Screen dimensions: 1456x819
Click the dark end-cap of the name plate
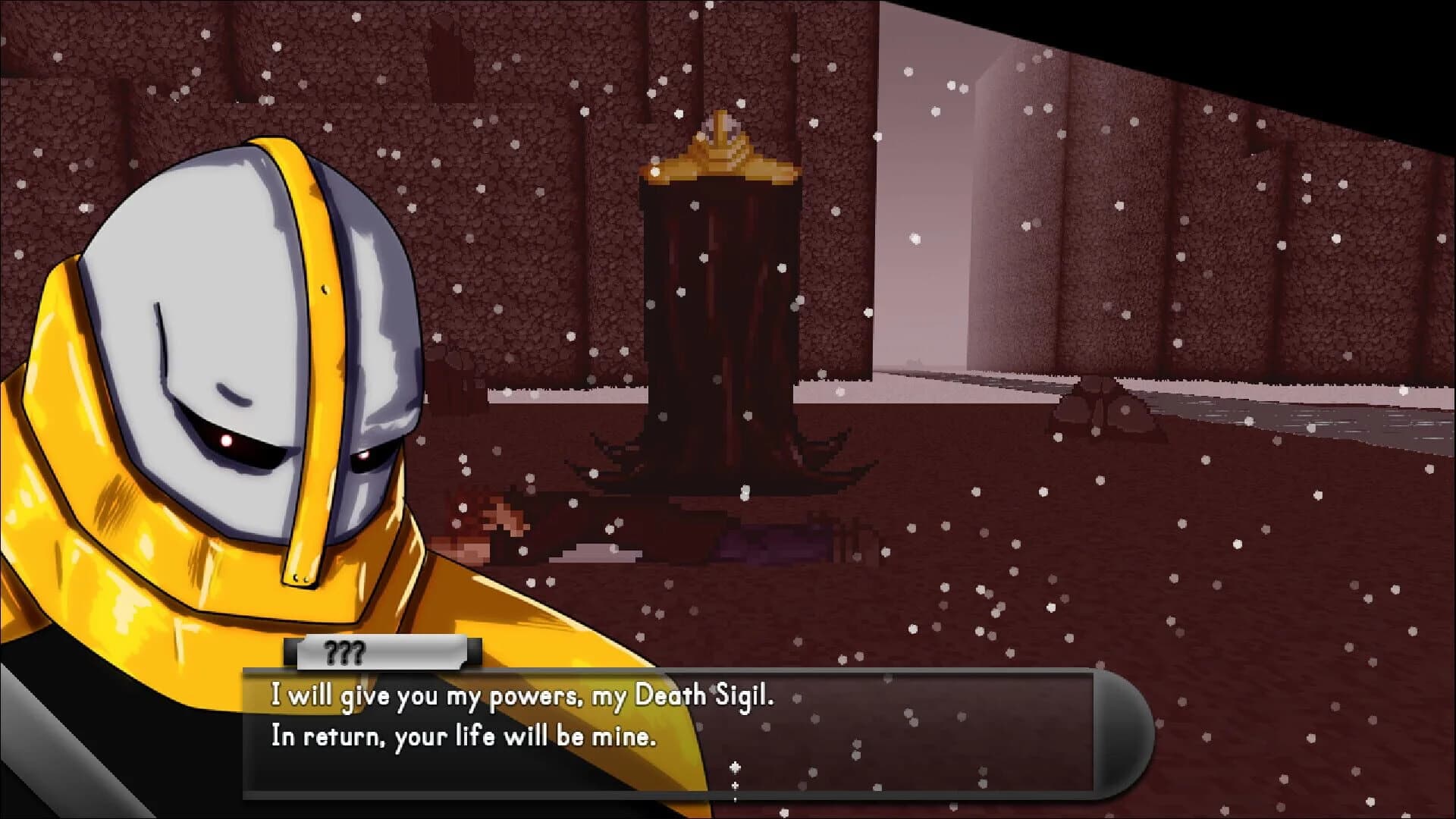(x=474, y=651)
